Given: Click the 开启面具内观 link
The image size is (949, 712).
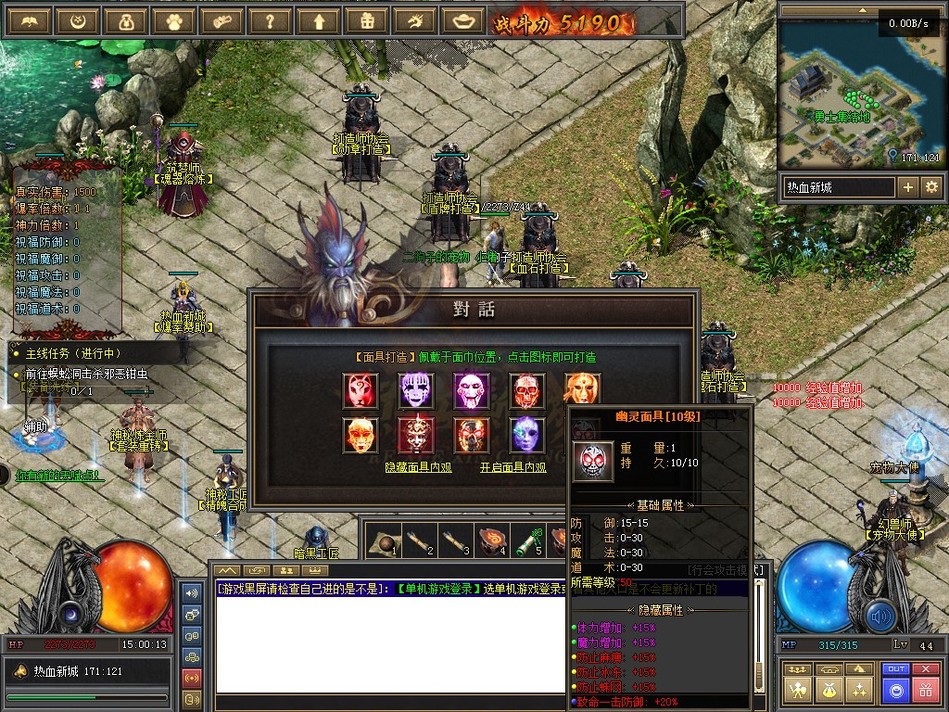Looking at the screenshot, I should tap(513, 467).
